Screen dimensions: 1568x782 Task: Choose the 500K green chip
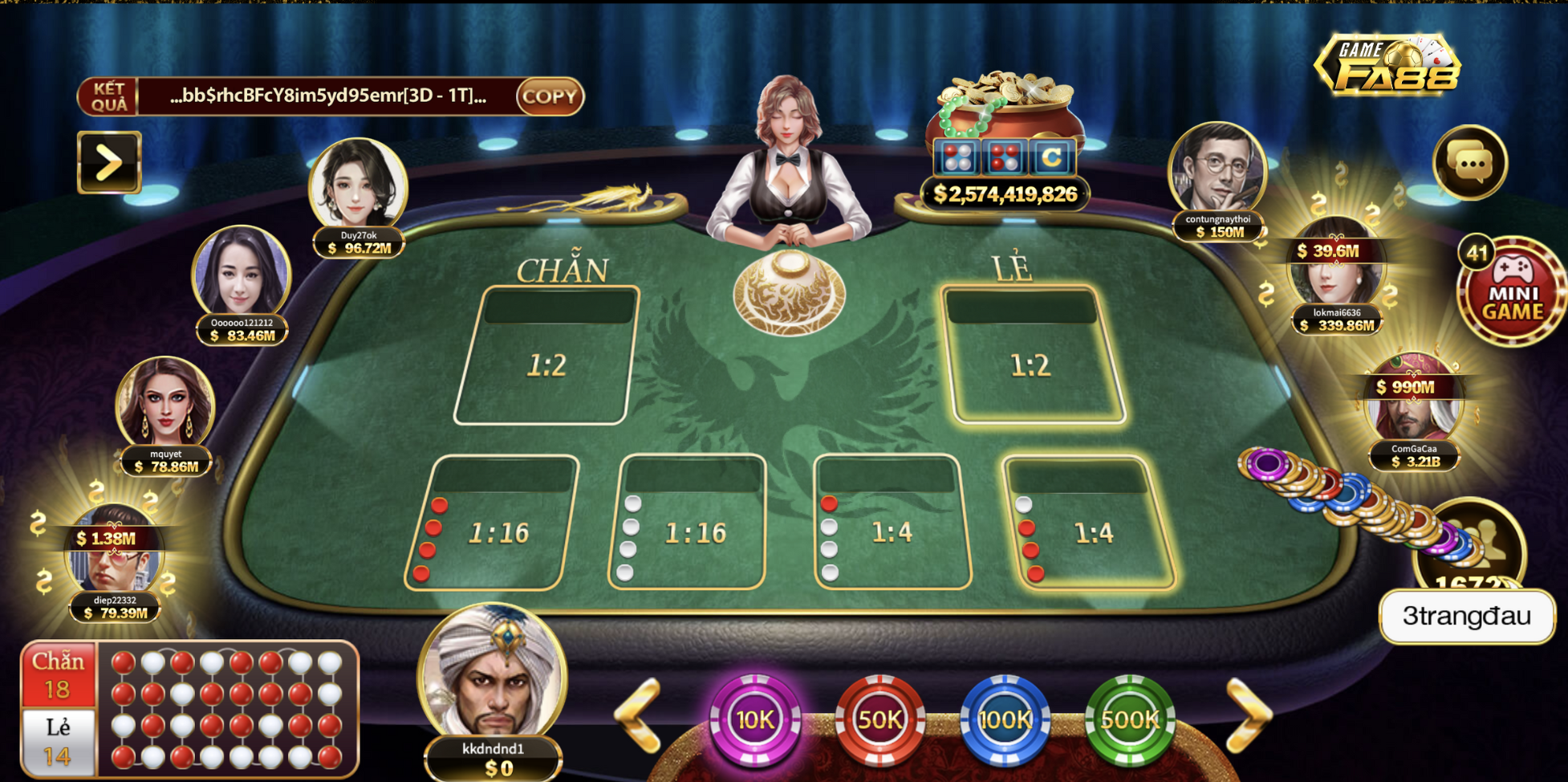(x=1130, y=719)
